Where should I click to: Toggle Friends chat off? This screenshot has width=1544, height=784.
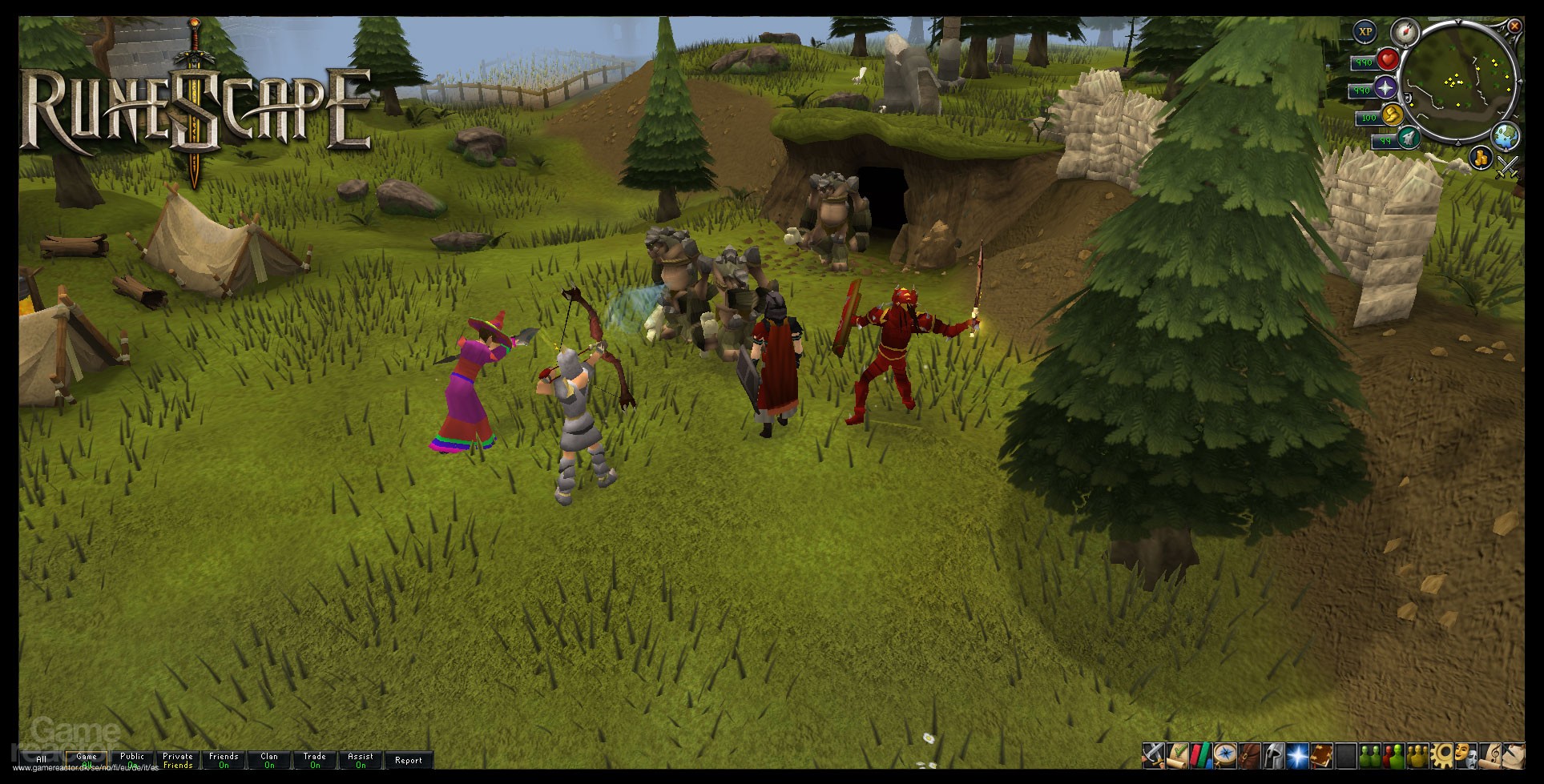pos(224,761)
